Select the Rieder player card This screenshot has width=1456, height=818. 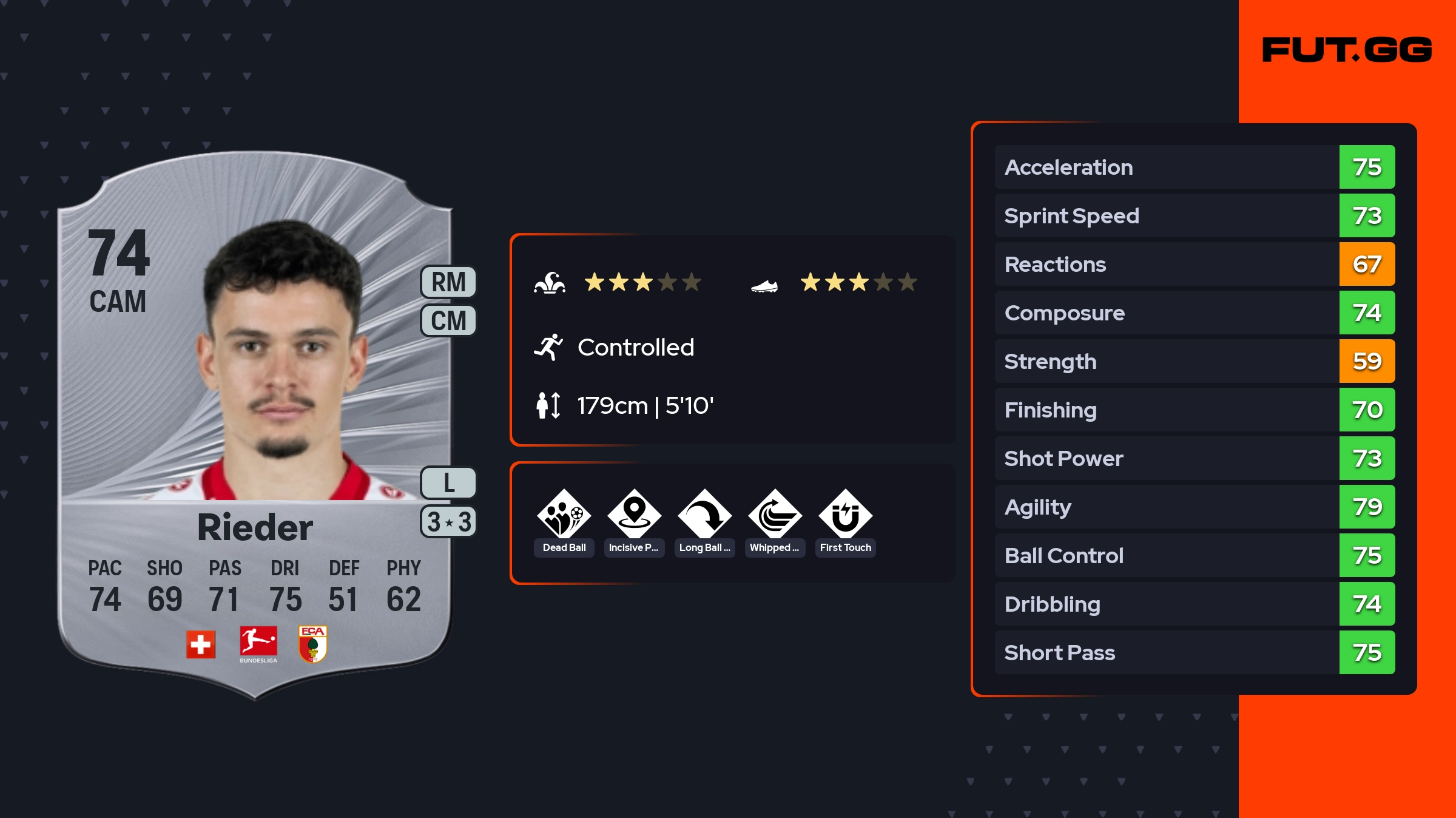pos(255,425)
